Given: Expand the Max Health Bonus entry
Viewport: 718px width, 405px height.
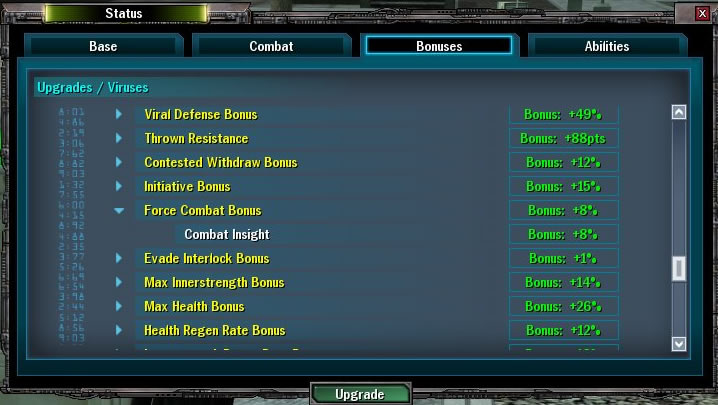Looking at the screenshot, I should point(119,306).
